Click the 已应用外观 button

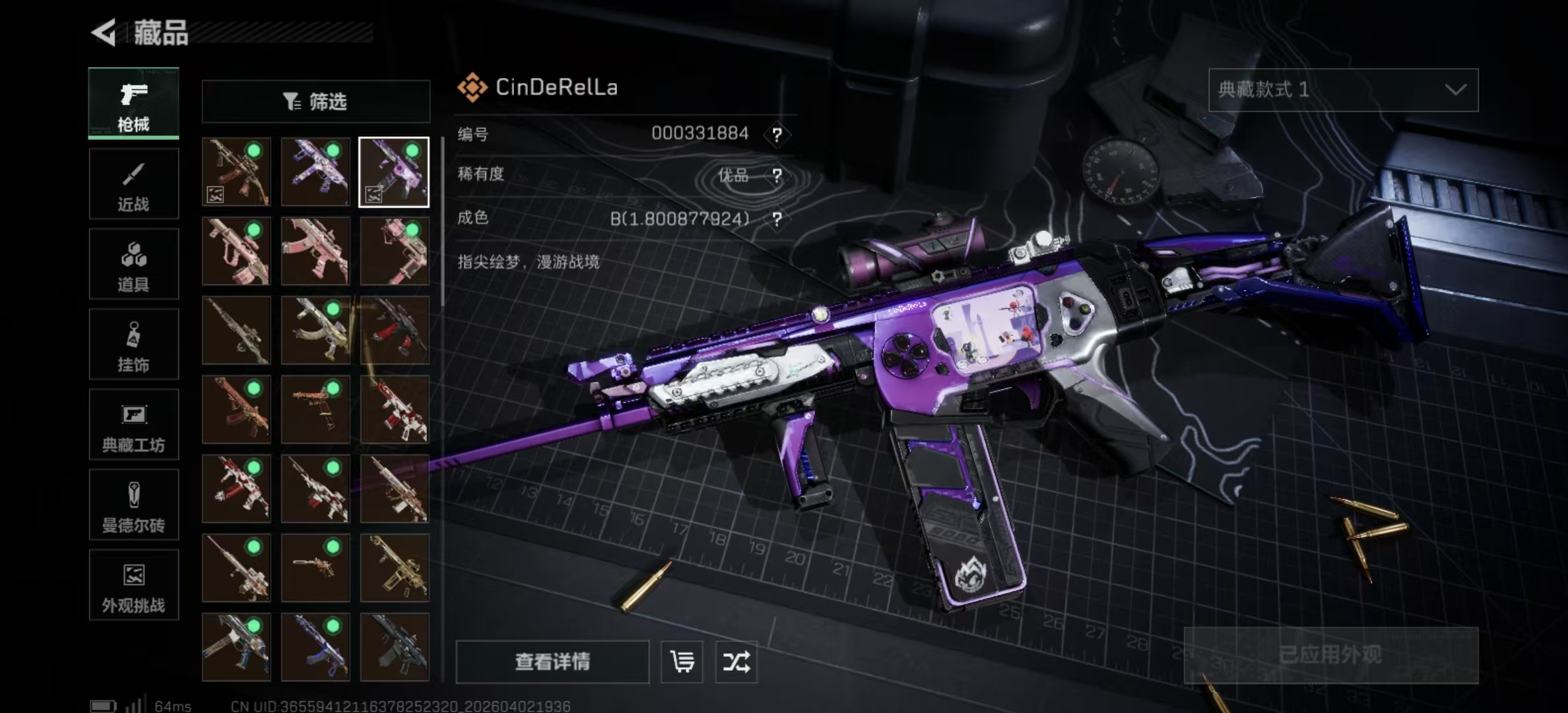1330,655
